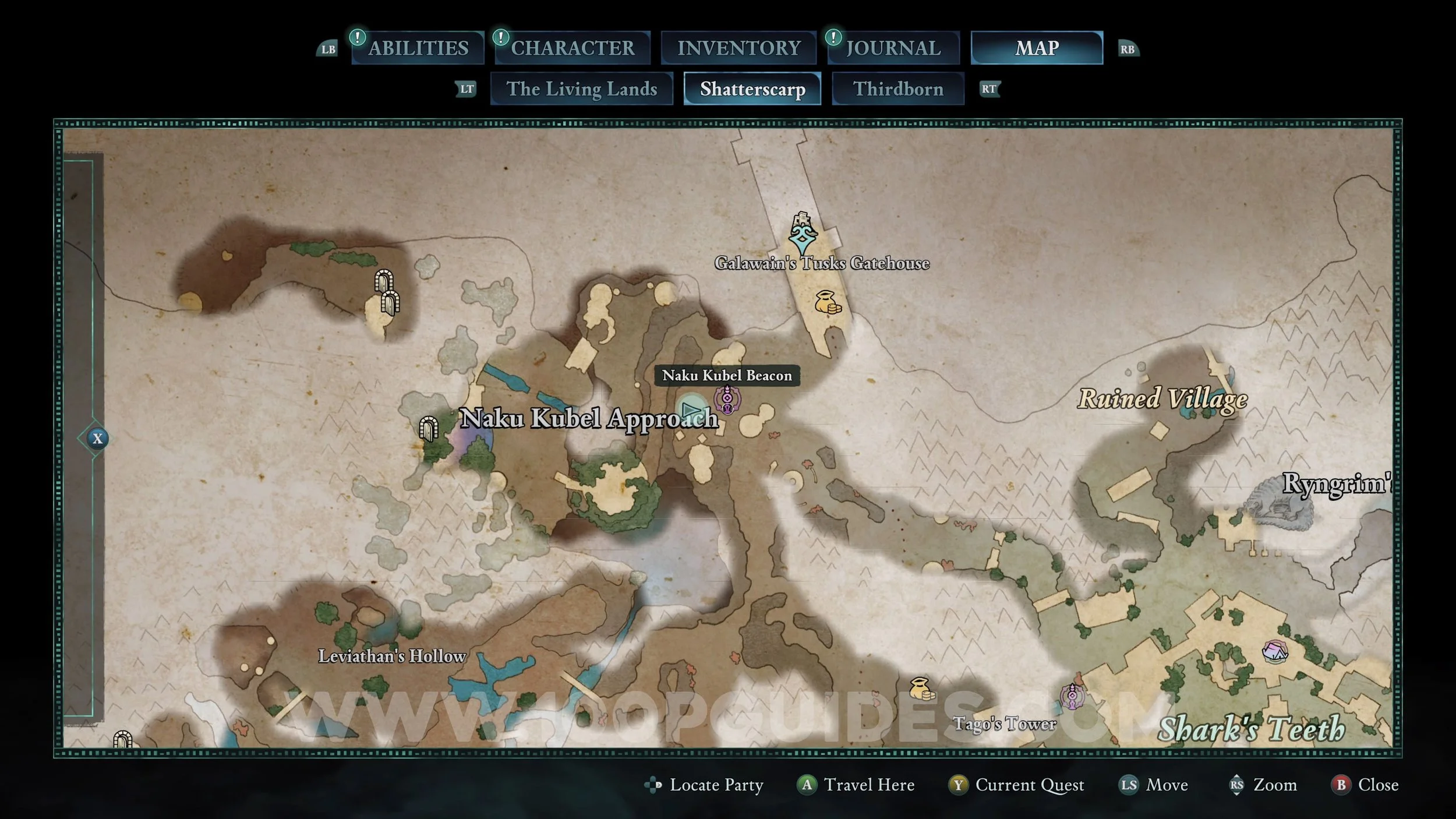Switch to the Character tab
This screenshot has width=1456, height=819.
(572, 48)
